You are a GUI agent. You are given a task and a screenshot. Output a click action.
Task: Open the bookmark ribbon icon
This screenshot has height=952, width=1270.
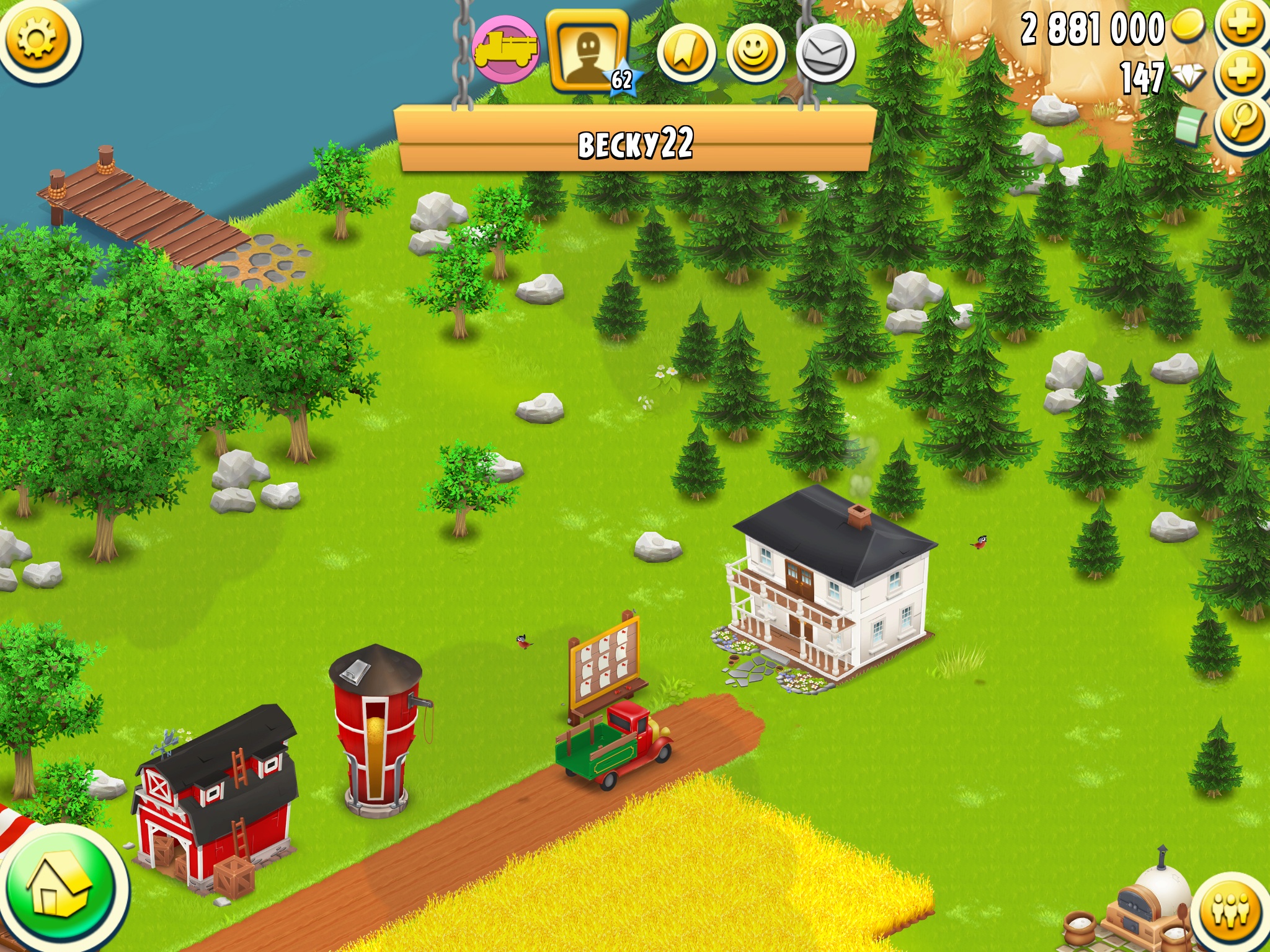click(686, 53)
